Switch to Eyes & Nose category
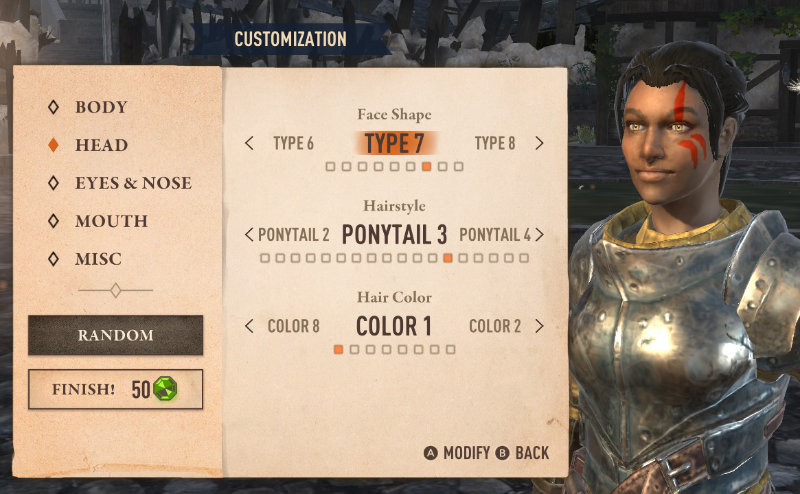Screen dimensions: 800x494 point(132,183)
